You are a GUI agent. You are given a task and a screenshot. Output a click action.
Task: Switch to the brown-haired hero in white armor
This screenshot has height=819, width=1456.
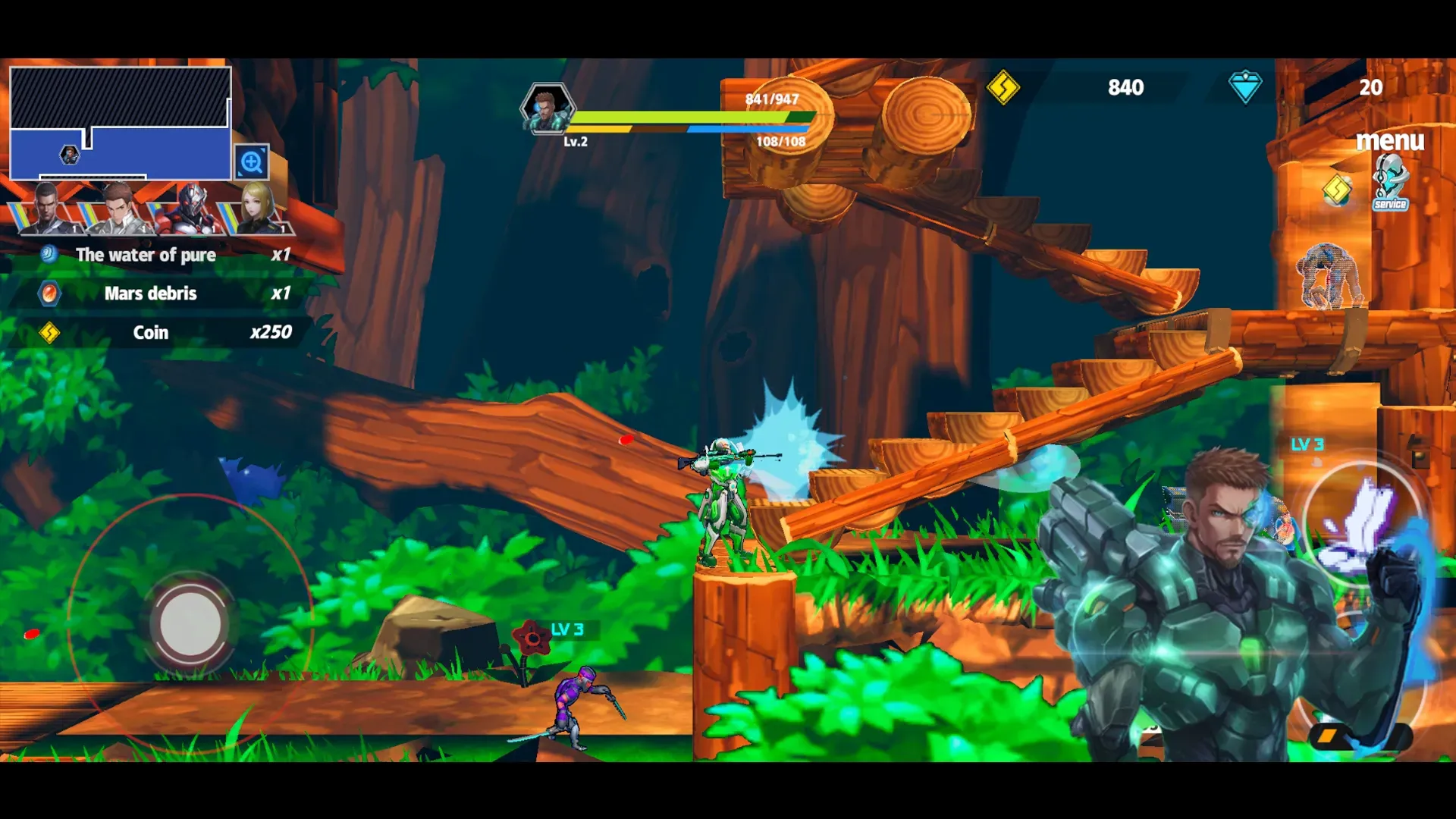(x=118, y=207)
